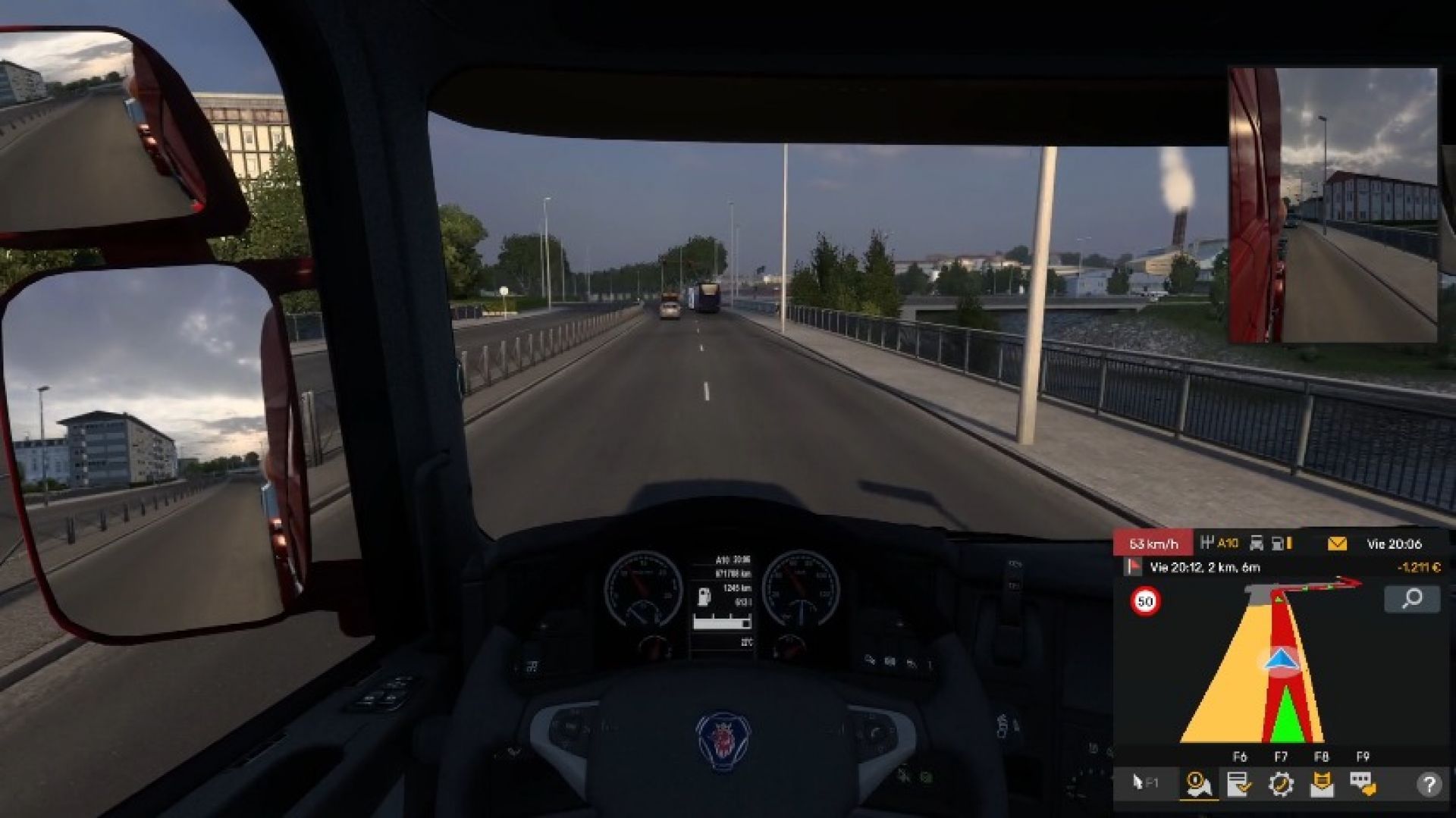Viewport: 1456px width, 818px height.
Task: Click the envelope notification icon in status bar
Action: 1337,543
